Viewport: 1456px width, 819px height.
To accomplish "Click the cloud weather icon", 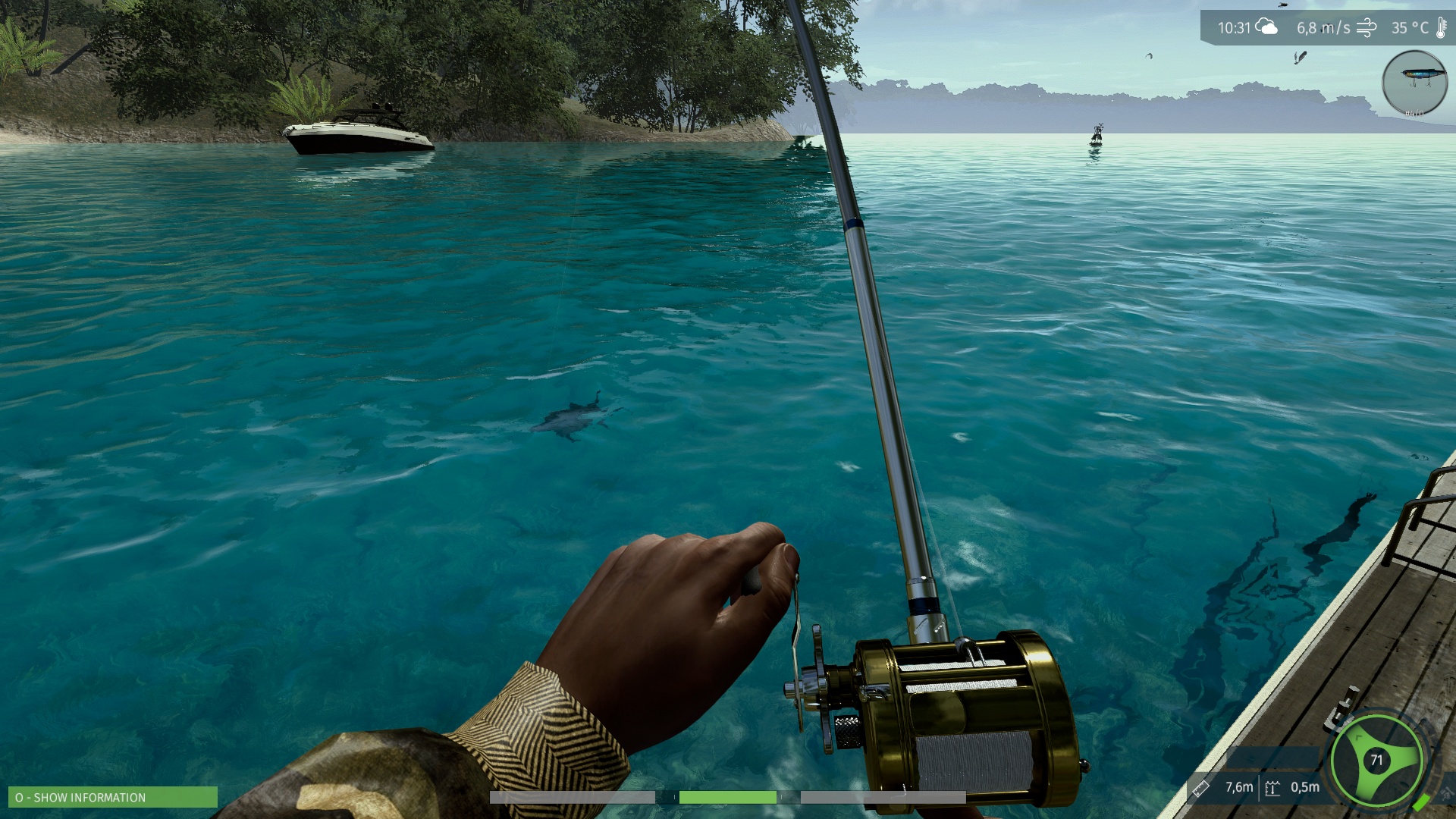I will 1266,27.
